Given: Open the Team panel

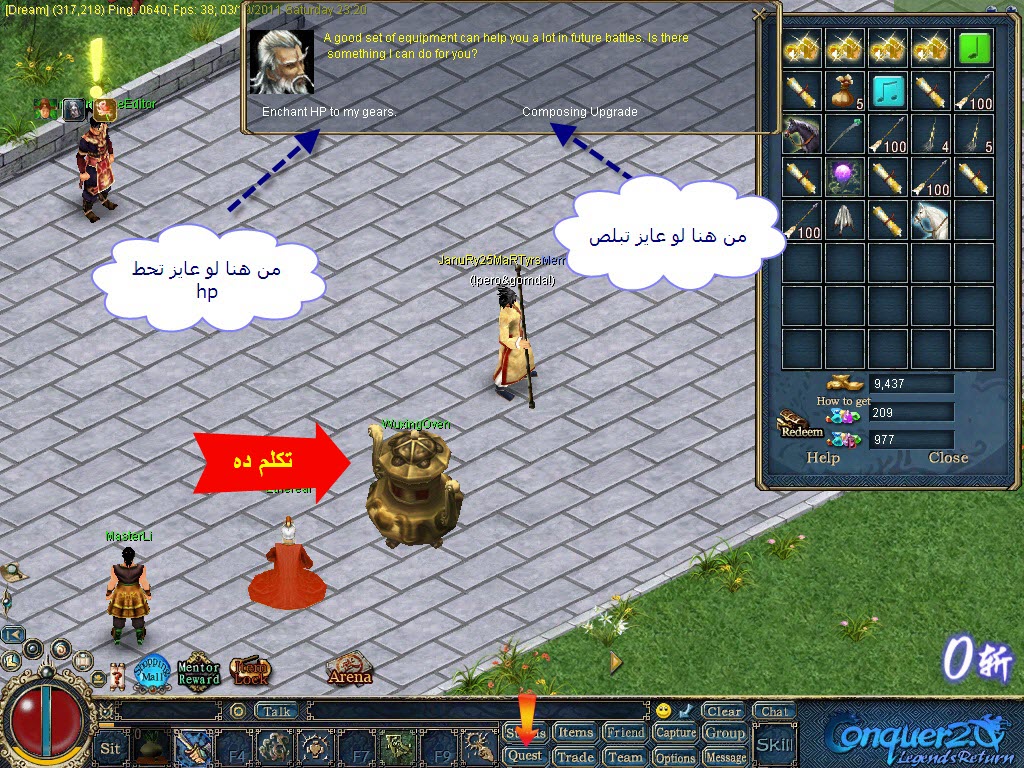Looking at the screenshot, I should (625, 757).
